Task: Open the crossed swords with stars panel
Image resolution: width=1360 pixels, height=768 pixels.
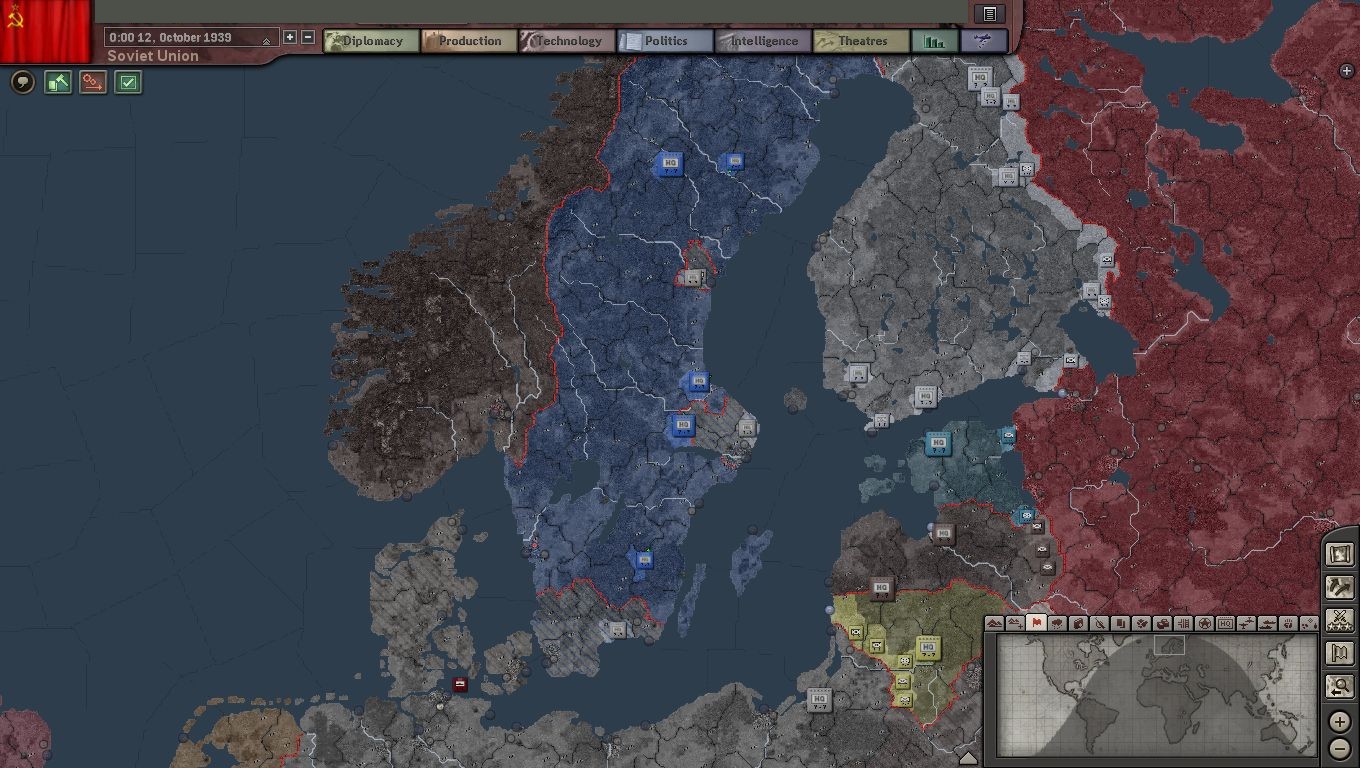Action: pos(1339,620)
